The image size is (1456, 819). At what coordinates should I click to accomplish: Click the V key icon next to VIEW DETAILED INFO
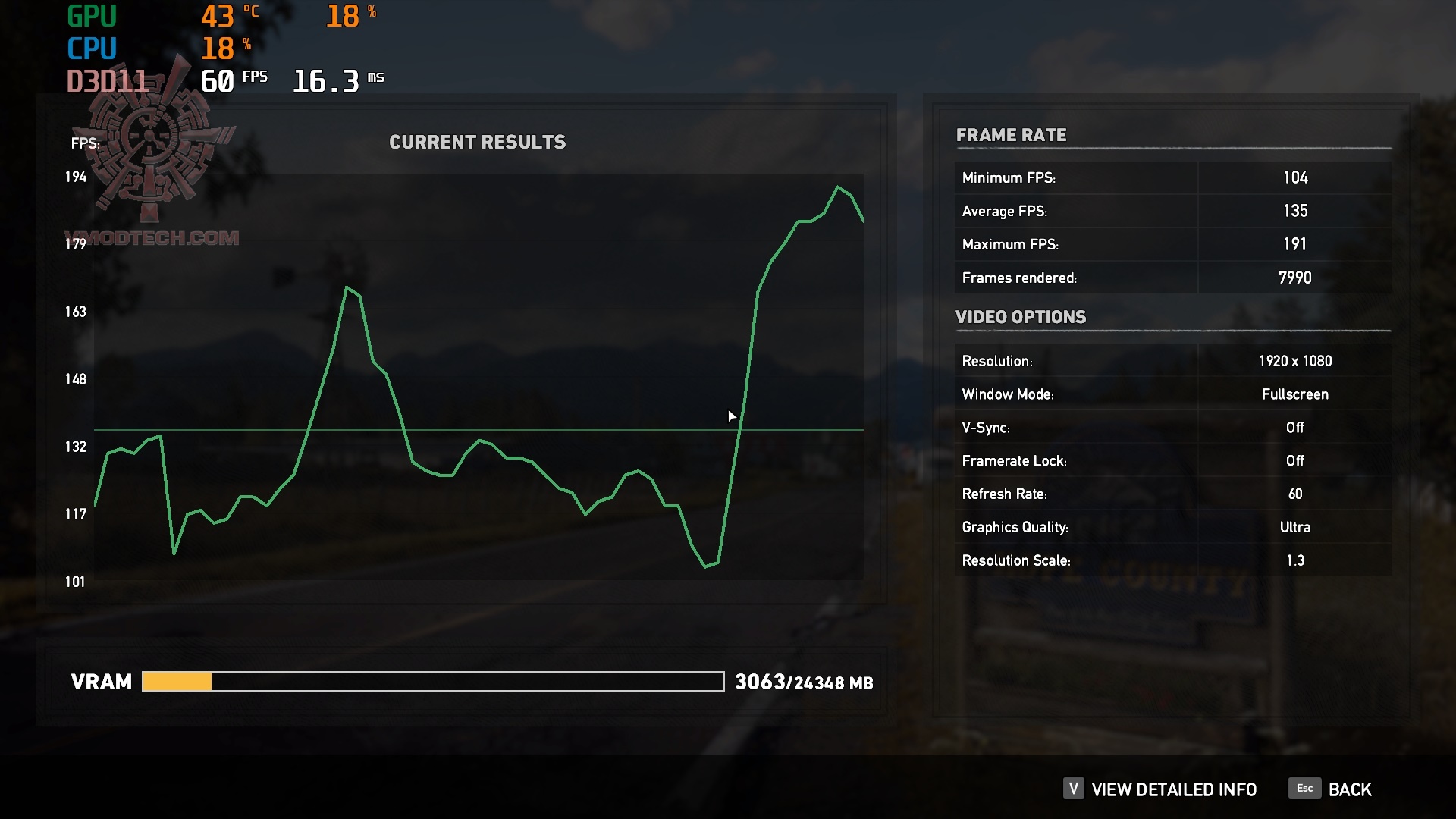(1072, 789)
